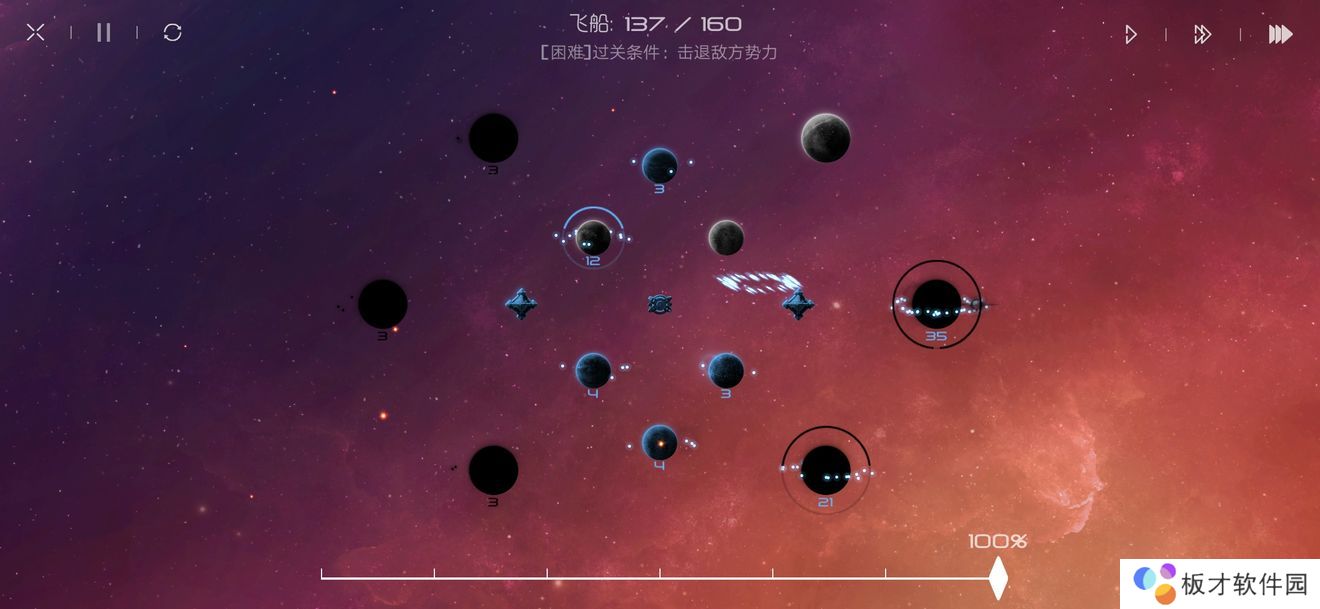Set normal speed with the single arrow
The width and height of the screenshot is (1320, 609).
1130,35
